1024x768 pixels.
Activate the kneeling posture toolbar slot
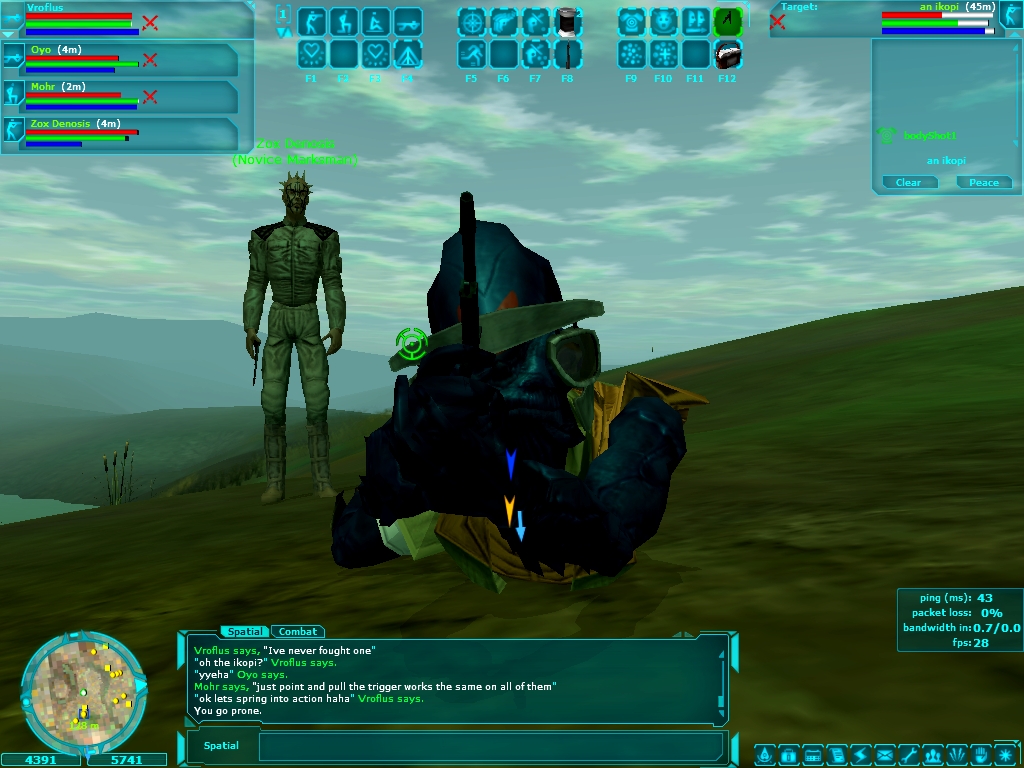(x=343, y=20)
